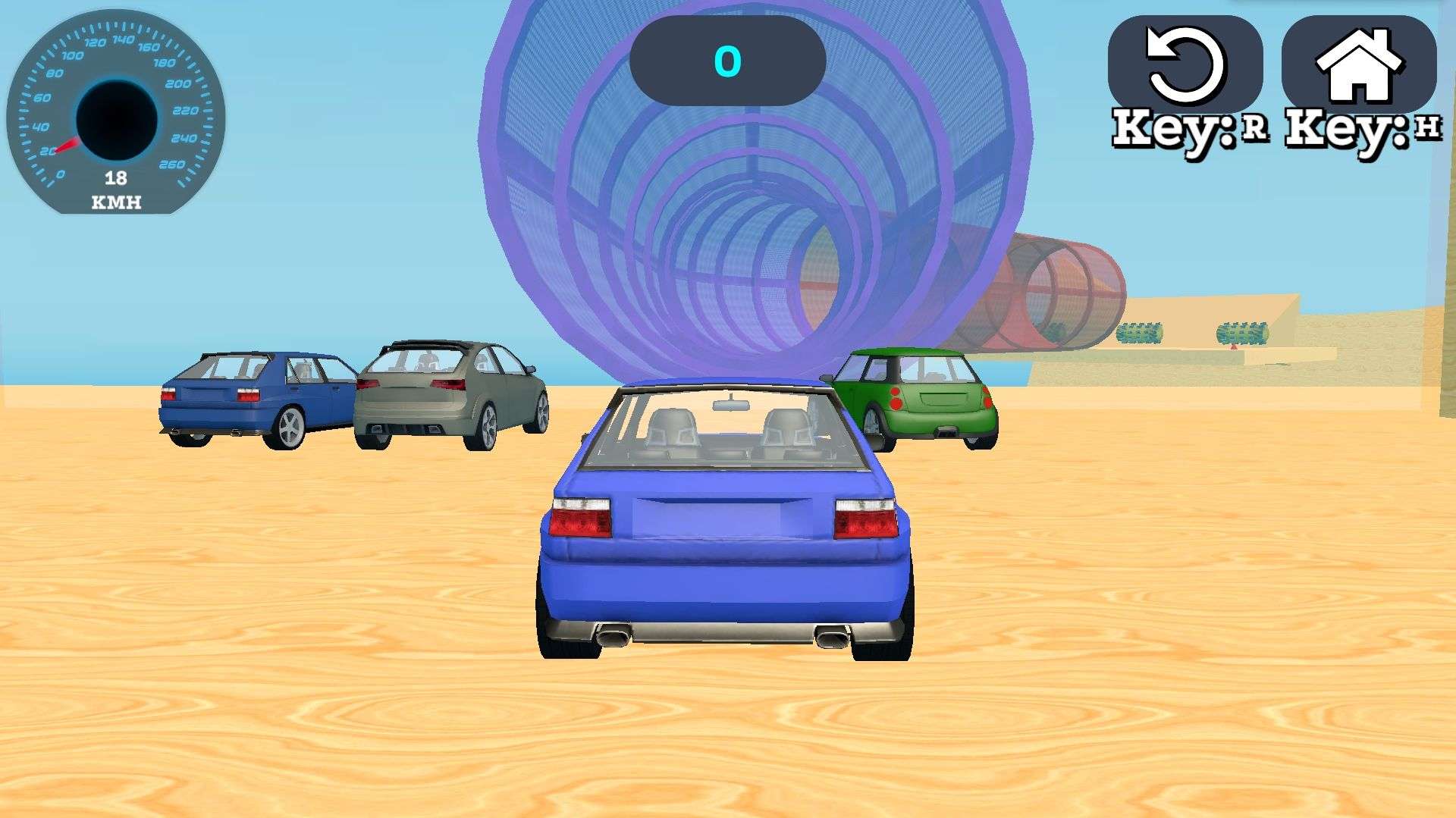Click the restart arrow button

tap(1185, 65)
